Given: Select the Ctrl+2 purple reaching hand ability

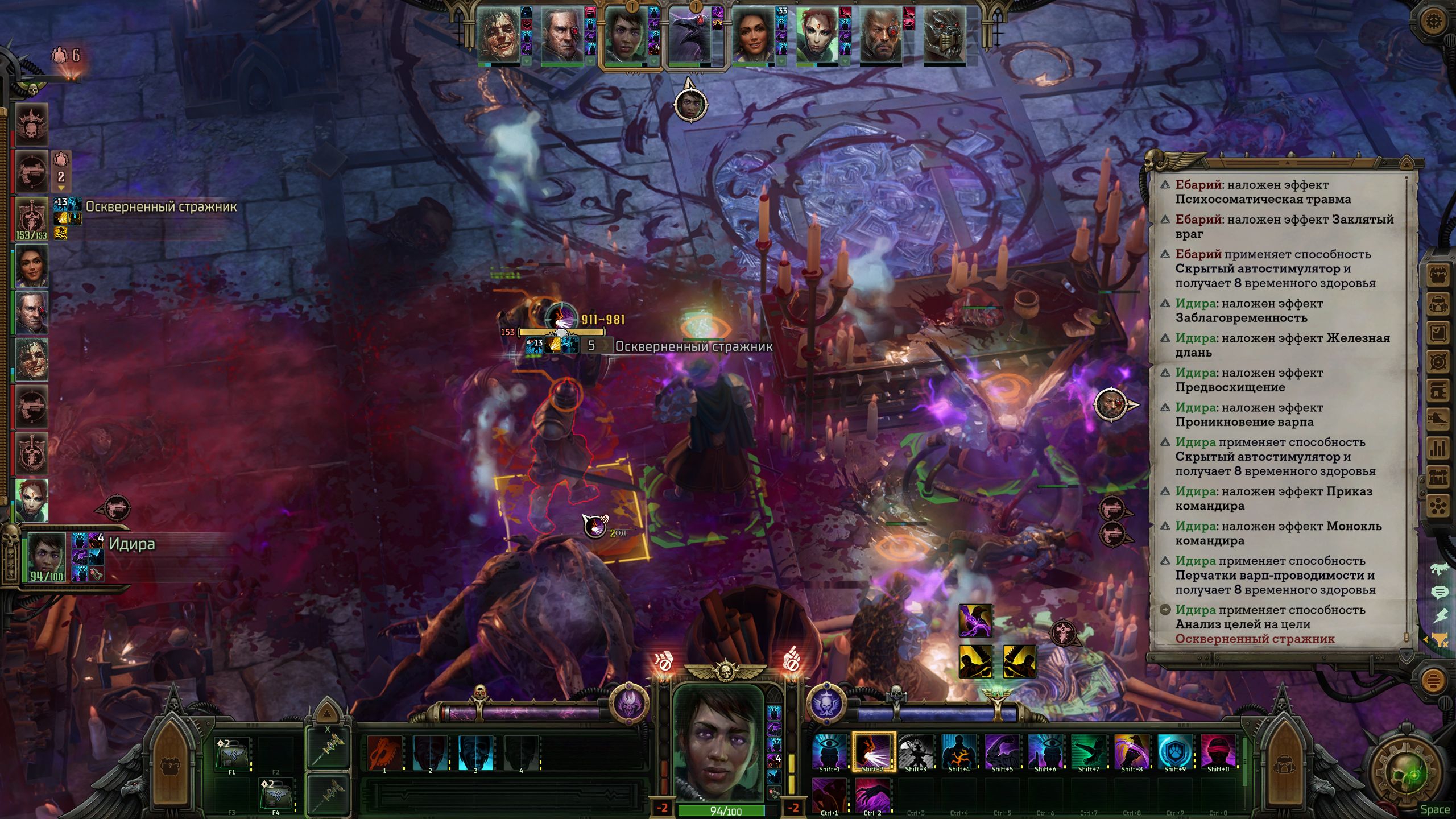Looking at the screenshot, I should (872, 795).
